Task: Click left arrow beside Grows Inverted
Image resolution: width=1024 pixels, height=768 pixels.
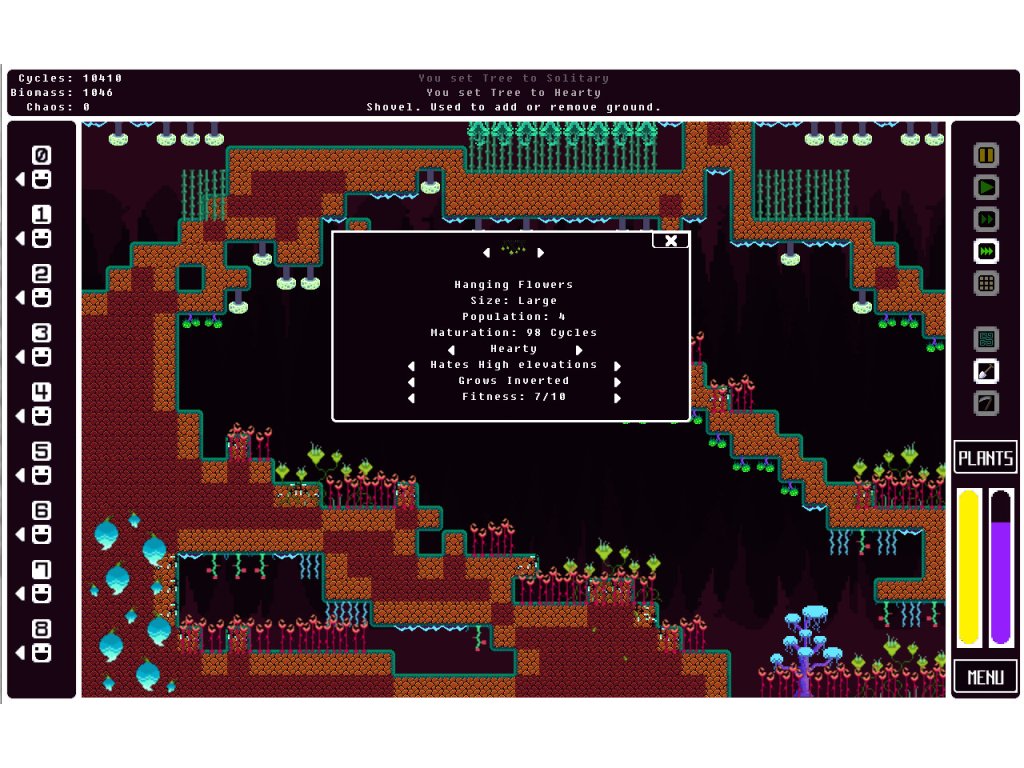Action: pos(411,382)
